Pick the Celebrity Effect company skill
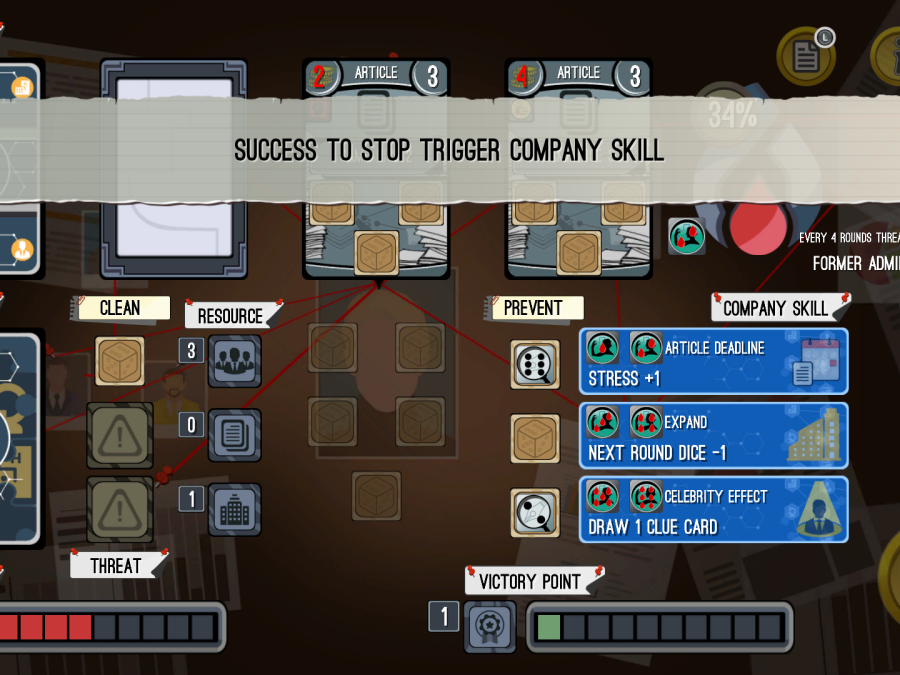The height and width of the screenshot is (675, 900). 713,509
